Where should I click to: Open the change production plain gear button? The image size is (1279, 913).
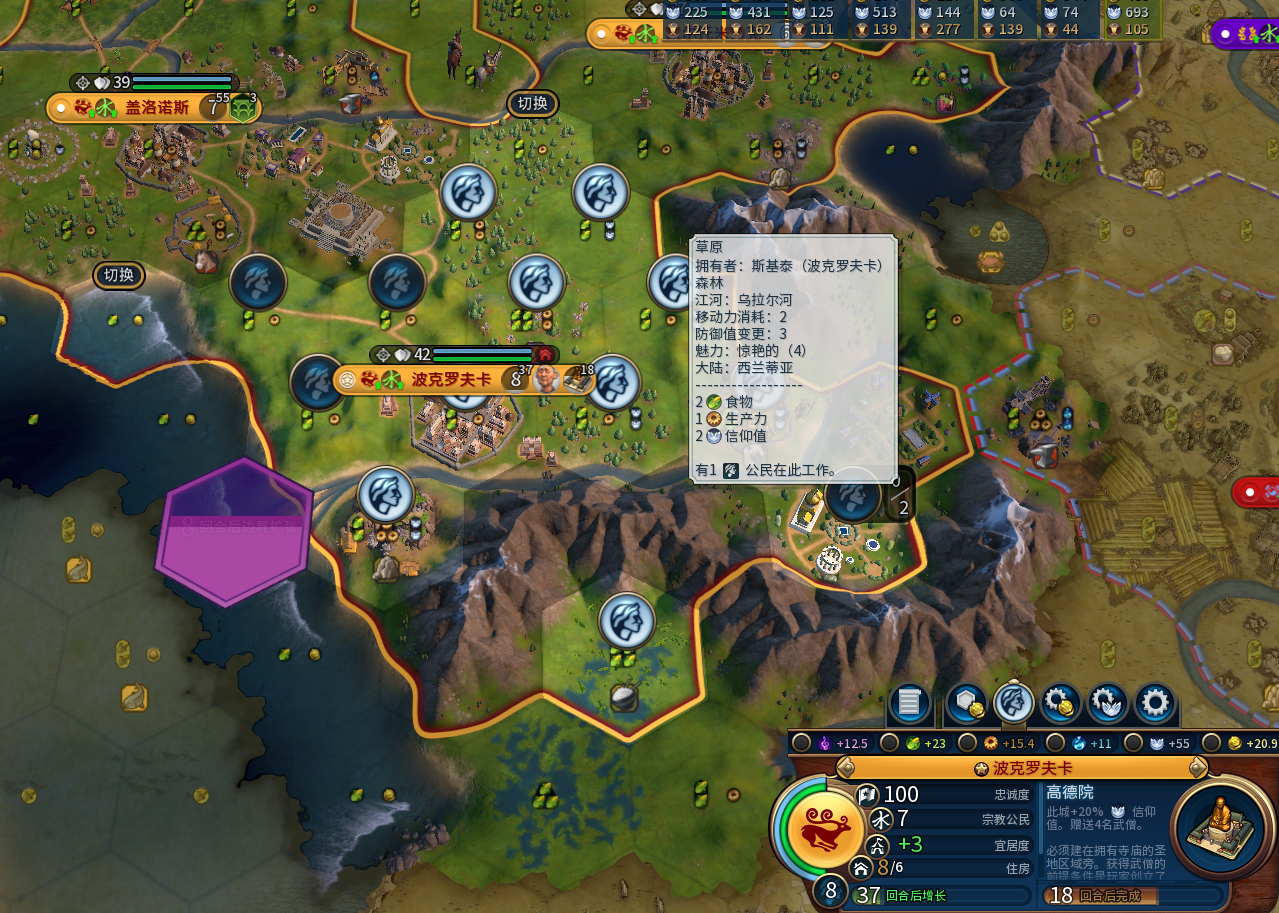pos(1155,703)
